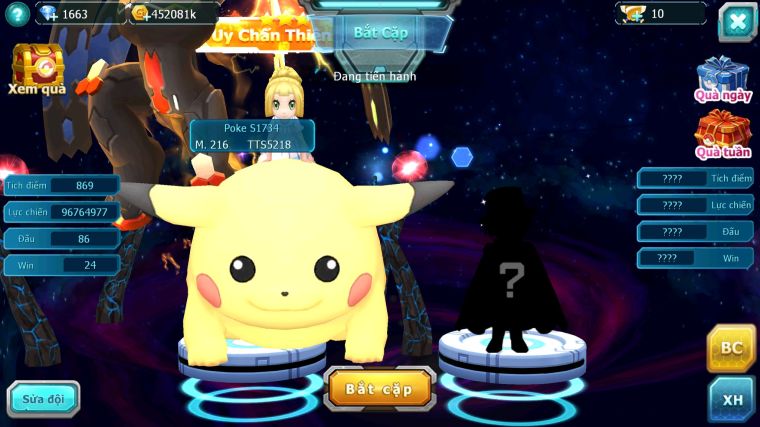
Task: Click the orange Bắt cặp match button
Action: [379, 388]
